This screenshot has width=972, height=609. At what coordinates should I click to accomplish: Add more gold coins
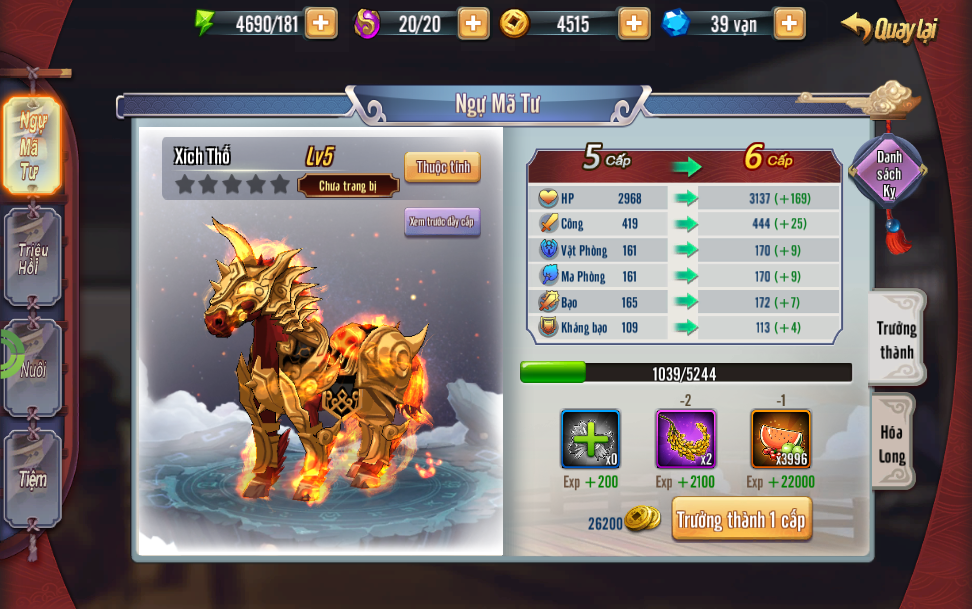point(634,23)
